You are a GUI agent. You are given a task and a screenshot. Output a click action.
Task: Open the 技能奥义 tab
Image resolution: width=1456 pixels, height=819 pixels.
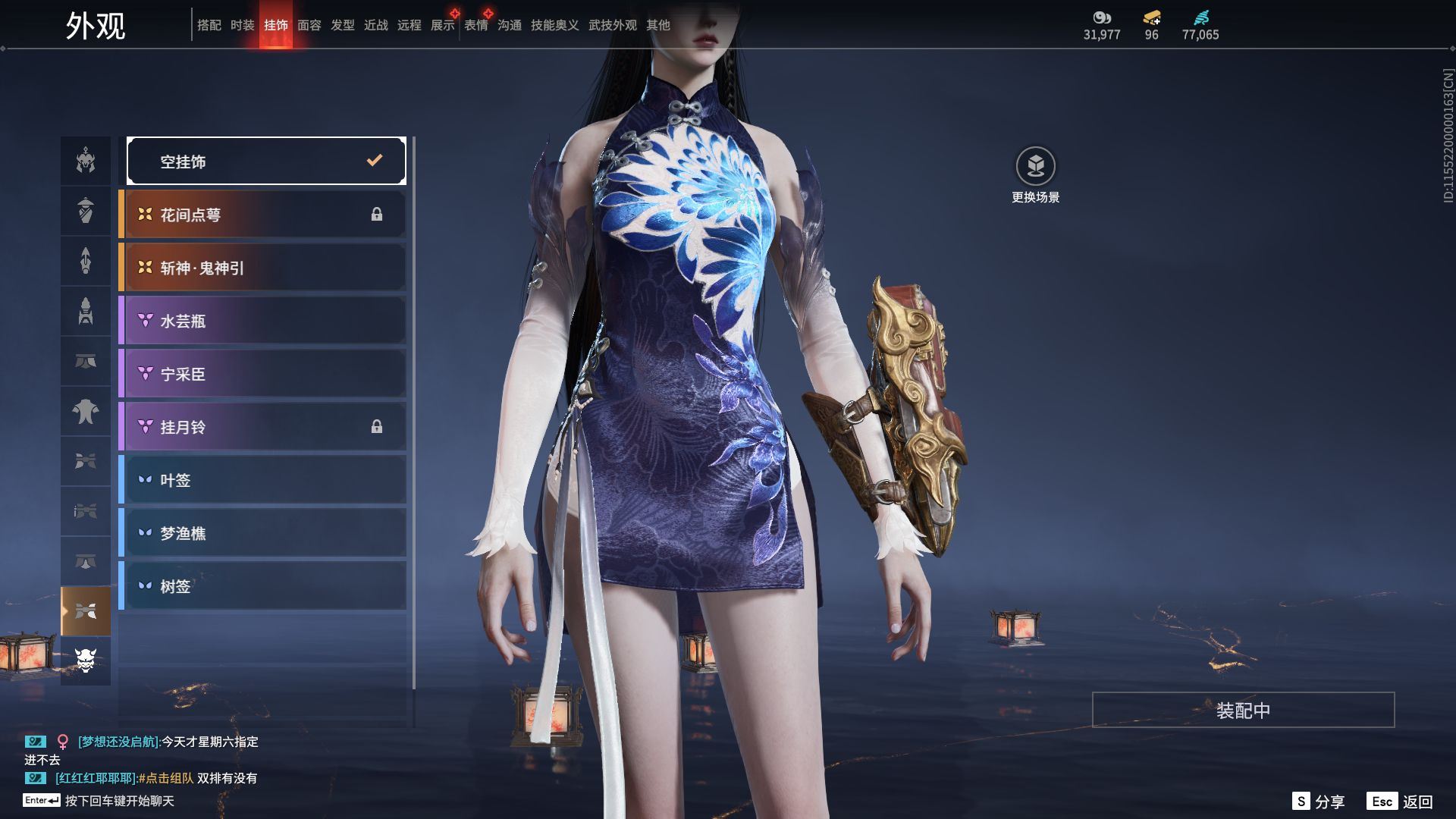[x=554, y=26]
